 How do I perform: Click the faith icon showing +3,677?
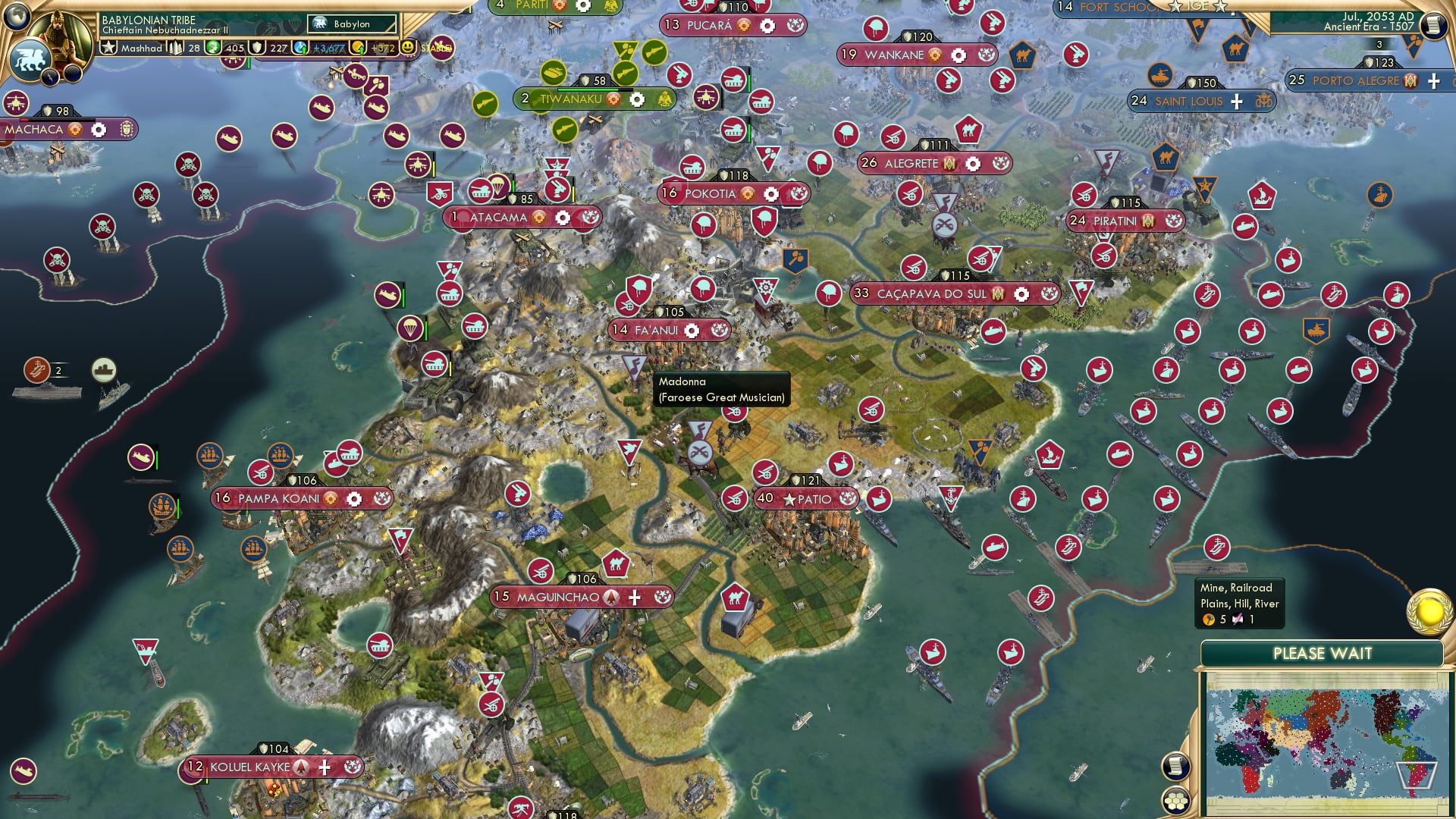coord(300,47)
